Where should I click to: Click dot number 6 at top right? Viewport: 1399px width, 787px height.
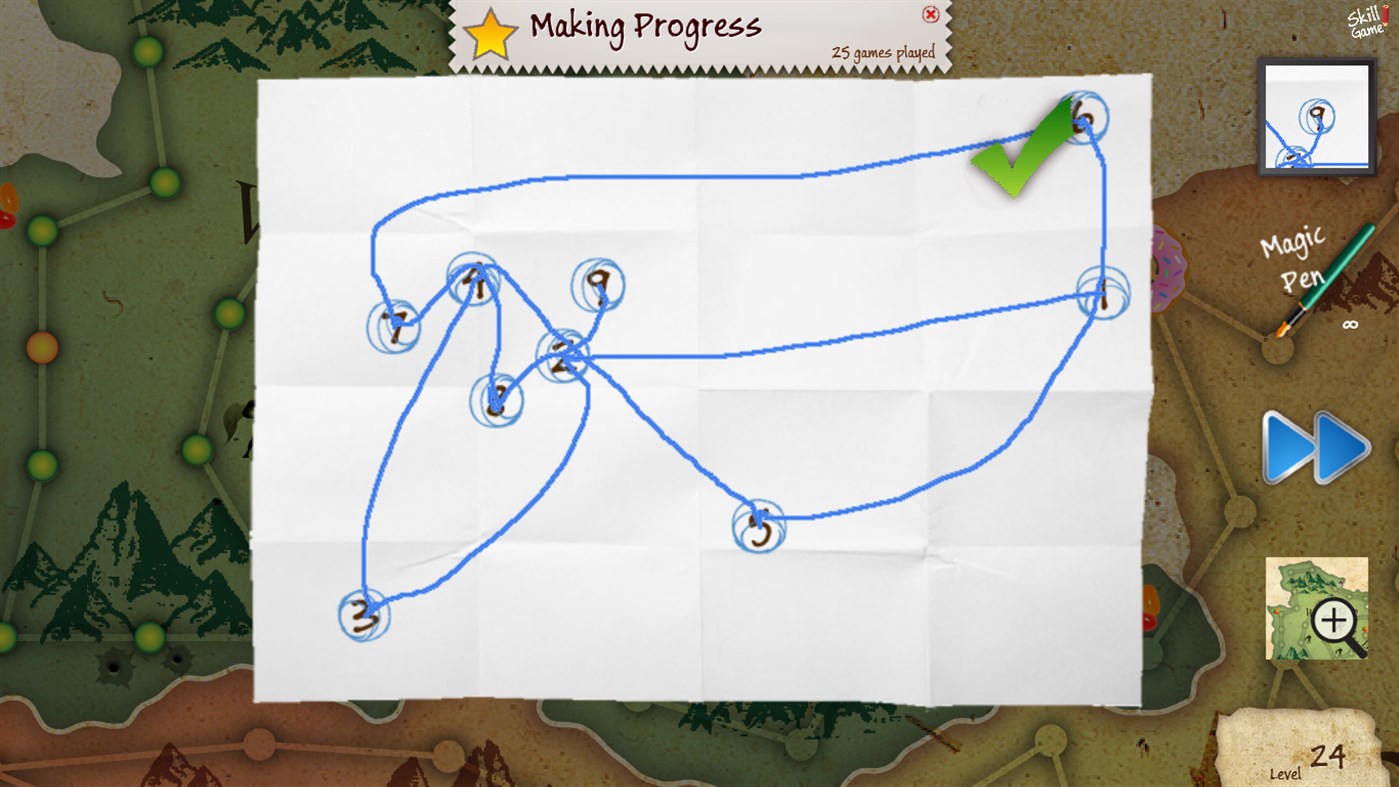coord(1085,117)
